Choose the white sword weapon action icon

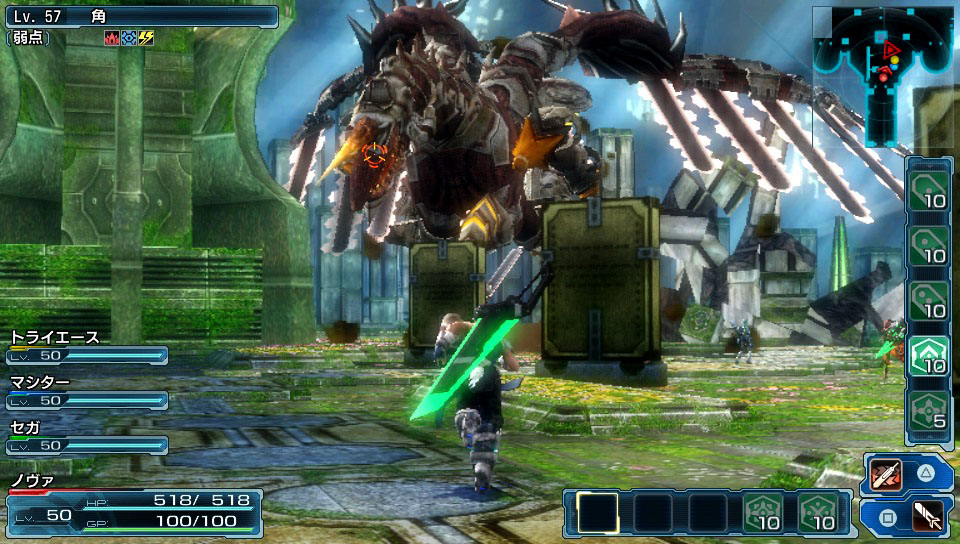click(x=928, y=517)
